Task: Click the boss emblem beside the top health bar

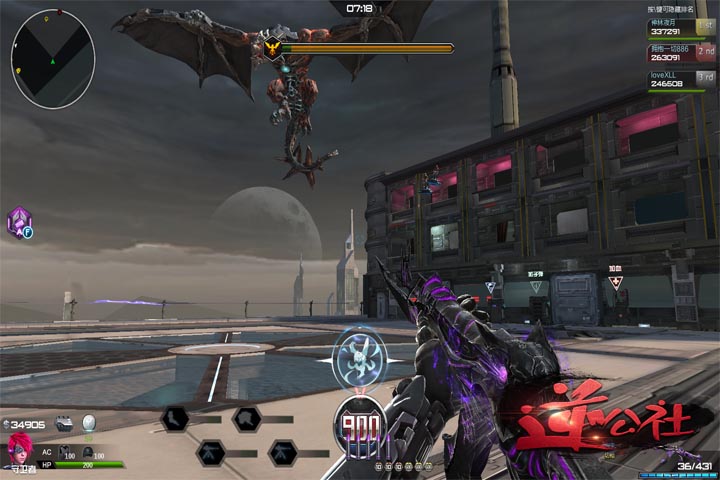Action: point(272,47)
